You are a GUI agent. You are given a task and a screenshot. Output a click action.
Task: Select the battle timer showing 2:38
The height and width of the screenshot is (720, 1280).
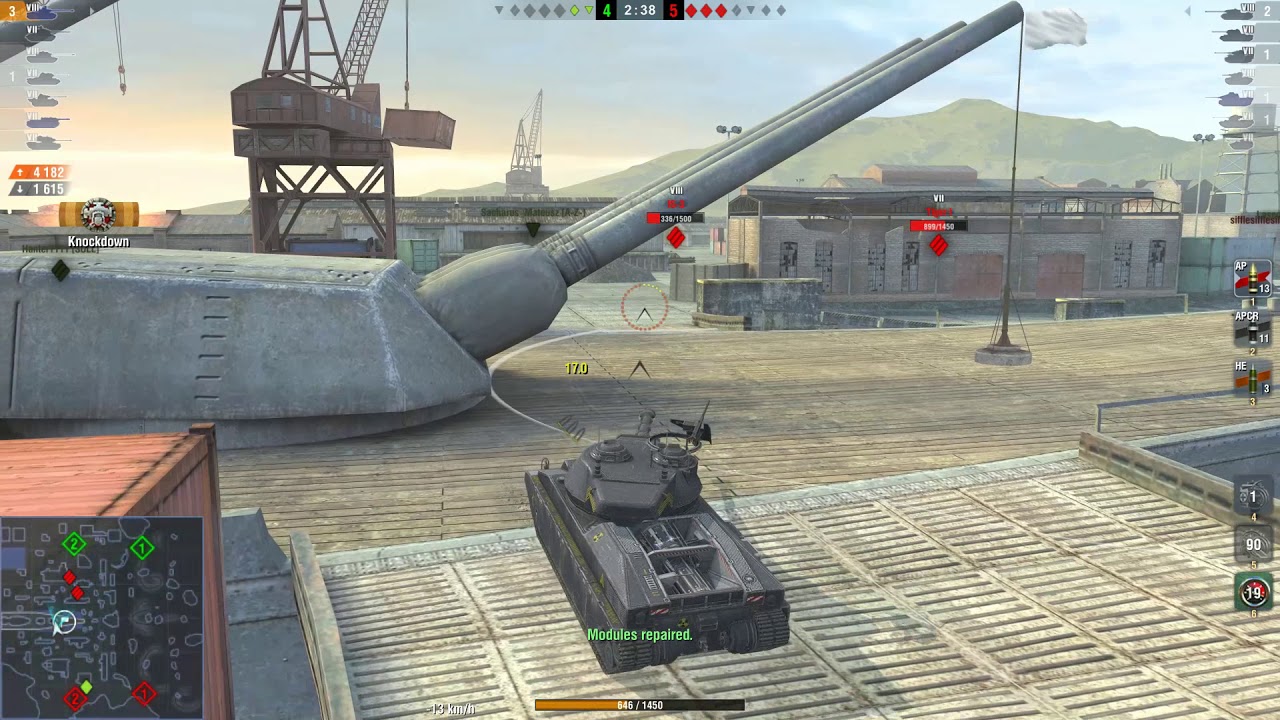pyautogui.click(x=638, y=11)
